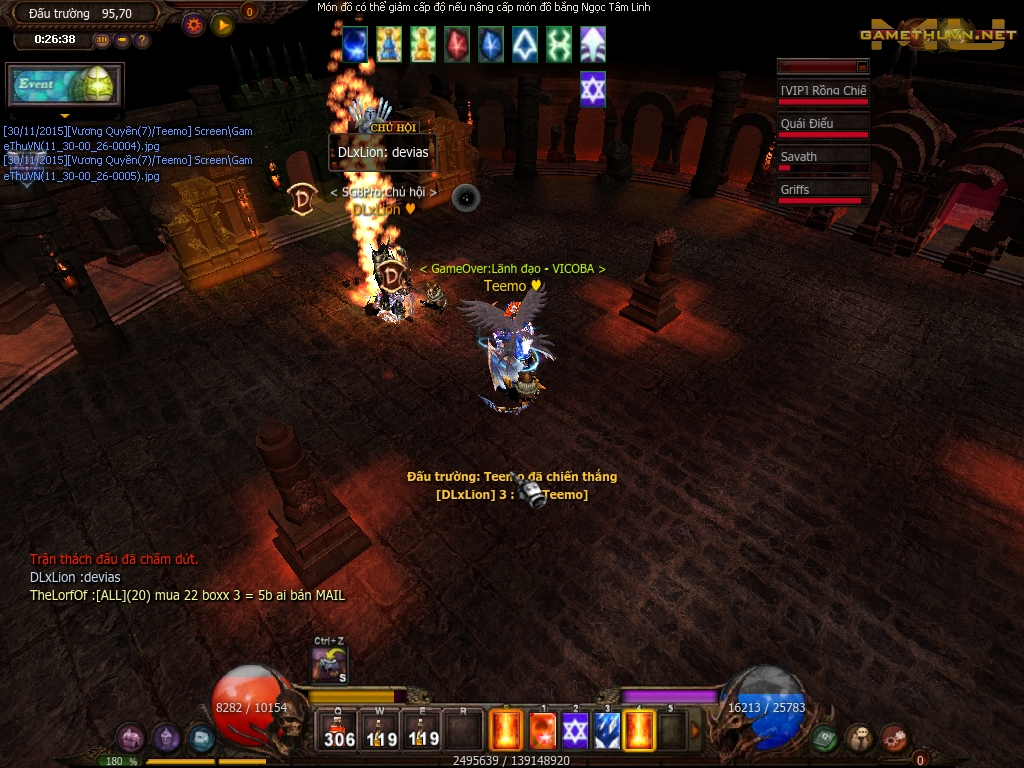1024x768 pixels.
Task: Toggle the 3D view button
Action: coord(103,40)
